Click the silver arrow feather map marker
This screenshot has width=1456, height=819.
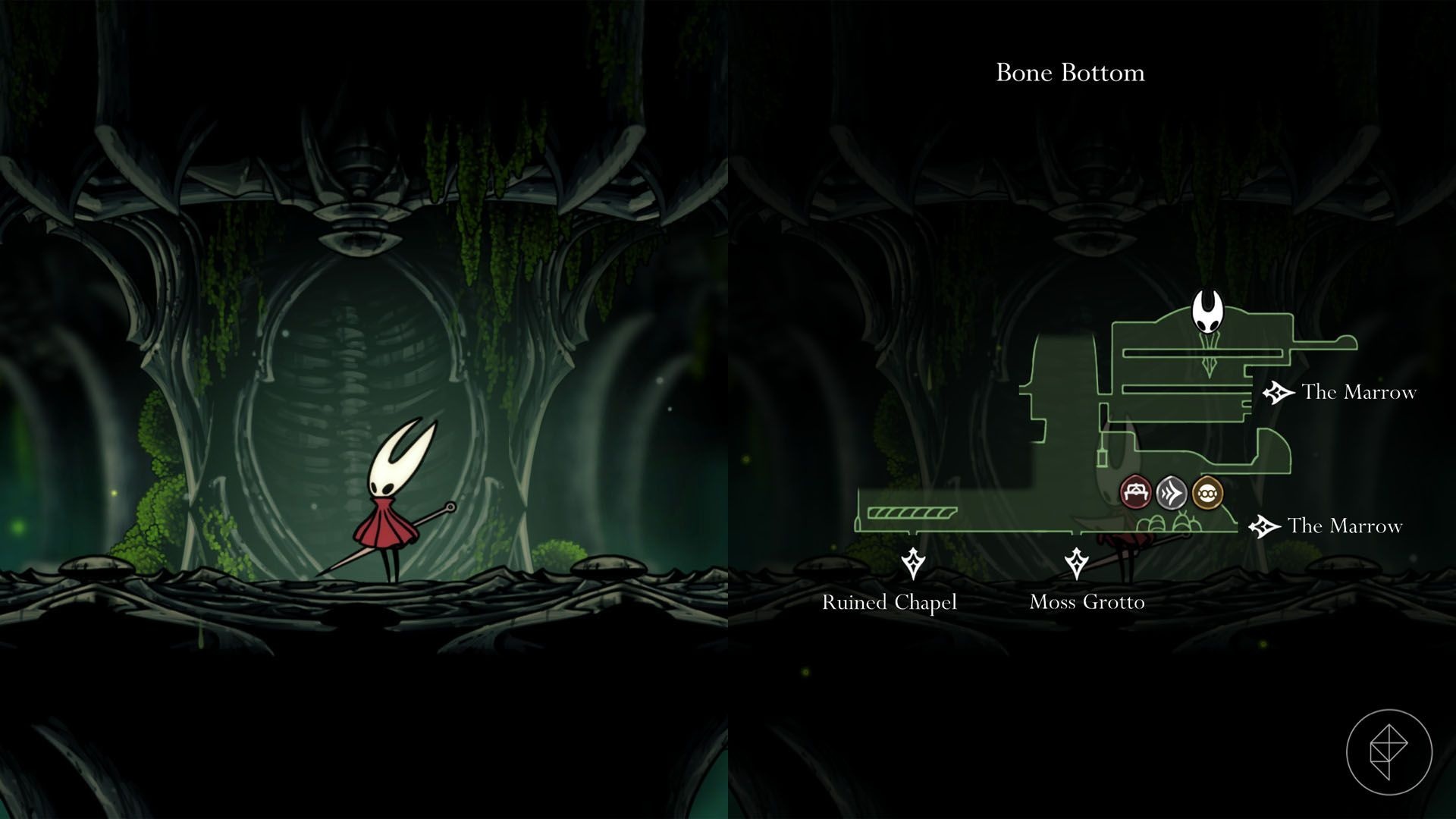tap(1171, 494)
